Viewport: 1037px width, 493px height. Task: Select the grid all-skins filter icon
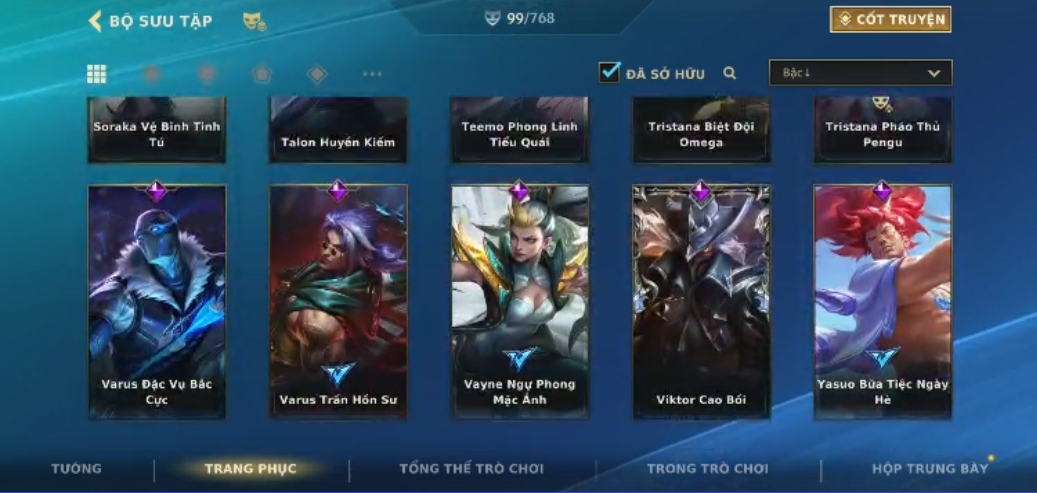[x=97, y=74]
